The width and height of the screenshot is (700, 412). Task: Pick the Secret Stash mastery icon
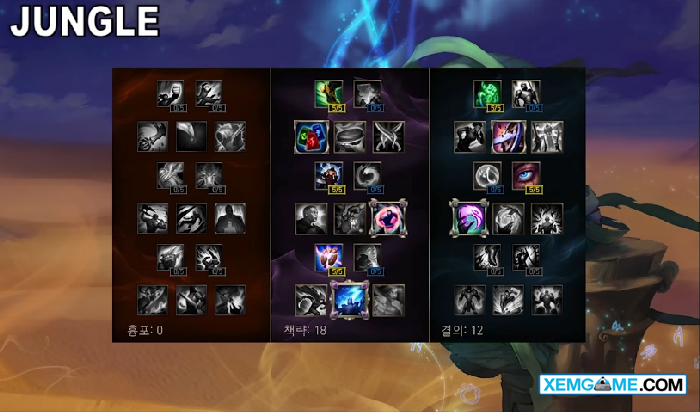click(349, 136)
